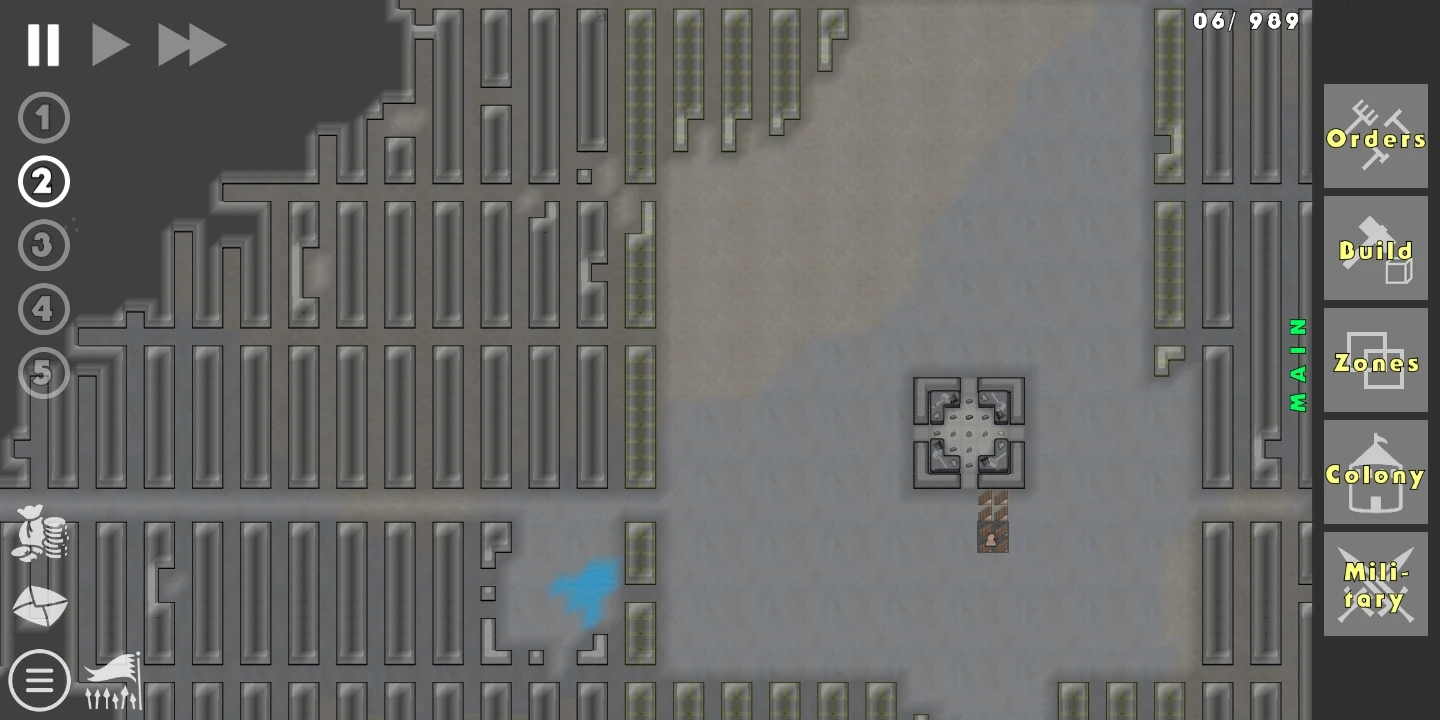Pause the game
This screenshot has height=720, width=1440.
[43, 45]
